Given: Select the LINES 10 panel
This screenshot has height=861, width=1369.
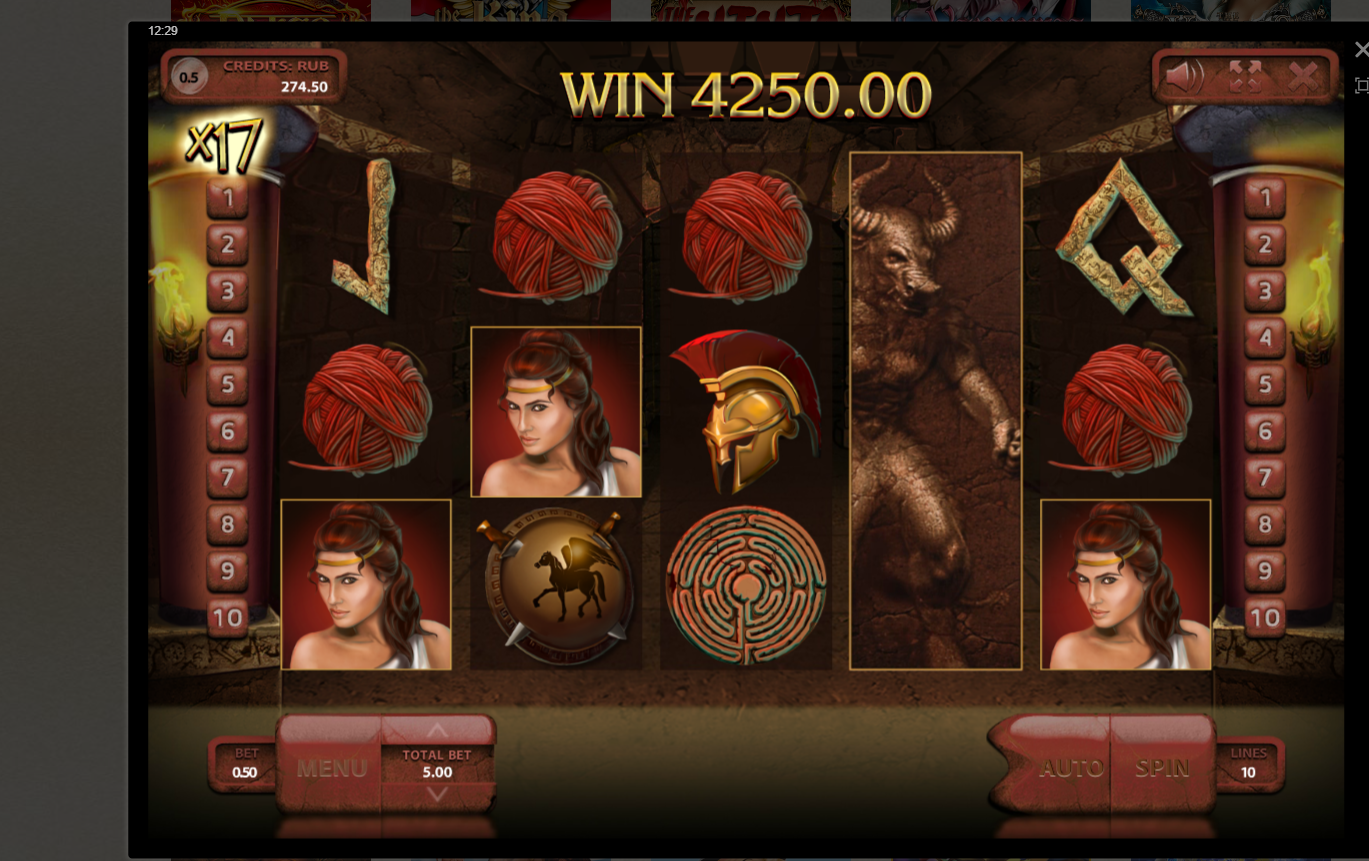Looking at the screenshot, I should pos(1248,763).
